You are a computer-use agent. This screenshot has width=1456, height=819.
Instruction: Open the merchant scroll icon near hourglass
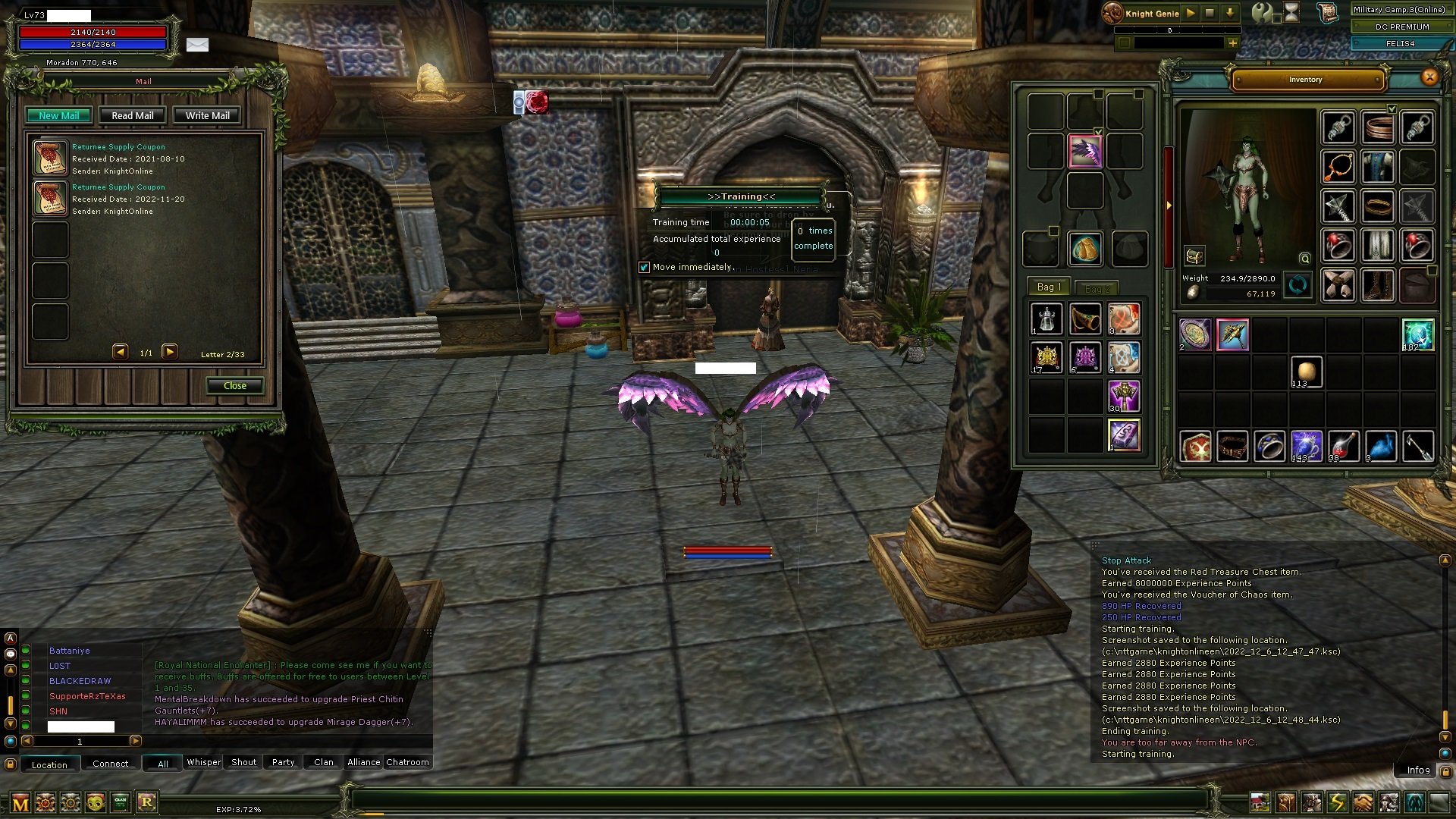pos(1327,13)
